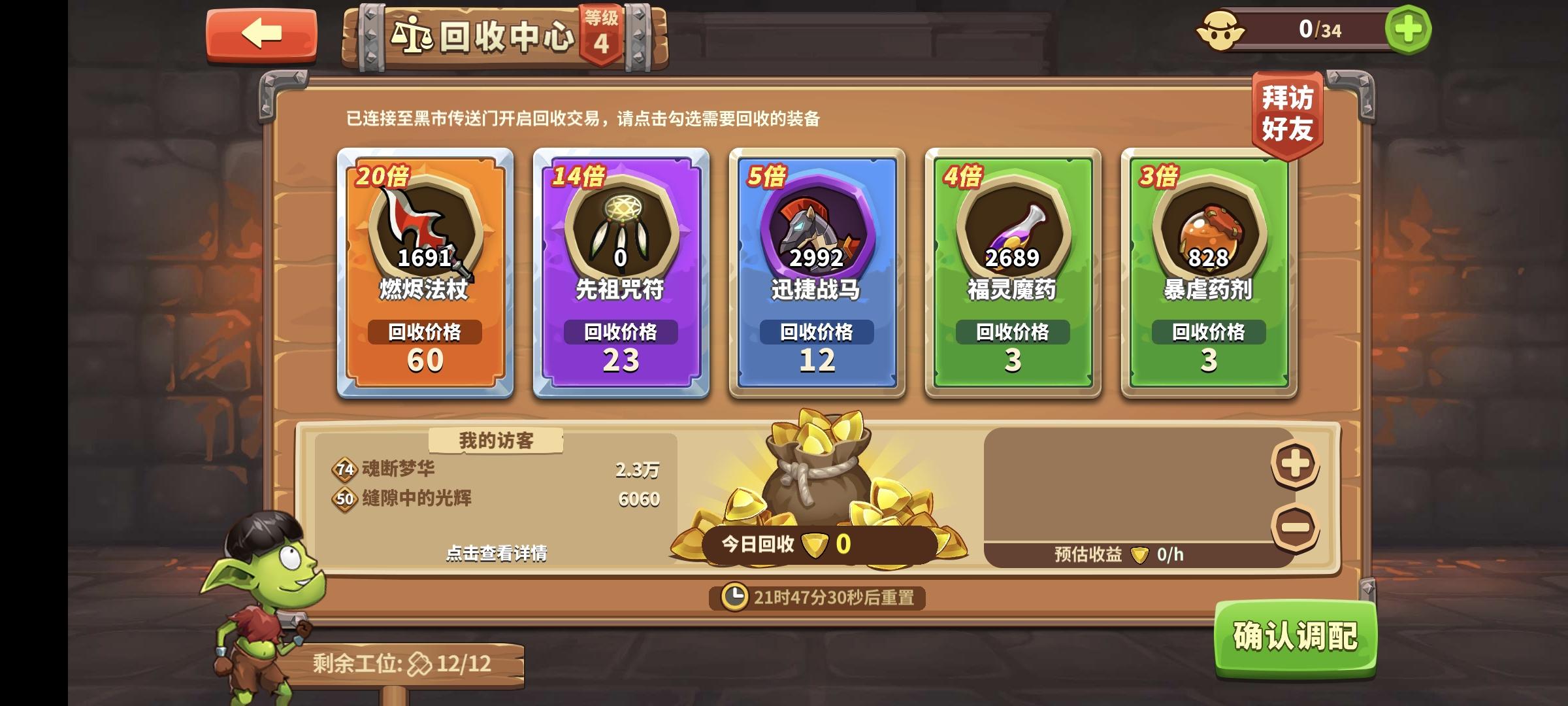Click the clock icon beside the reset timer
This screenshot has height=706, width=1568.
[x=734, y=597]
